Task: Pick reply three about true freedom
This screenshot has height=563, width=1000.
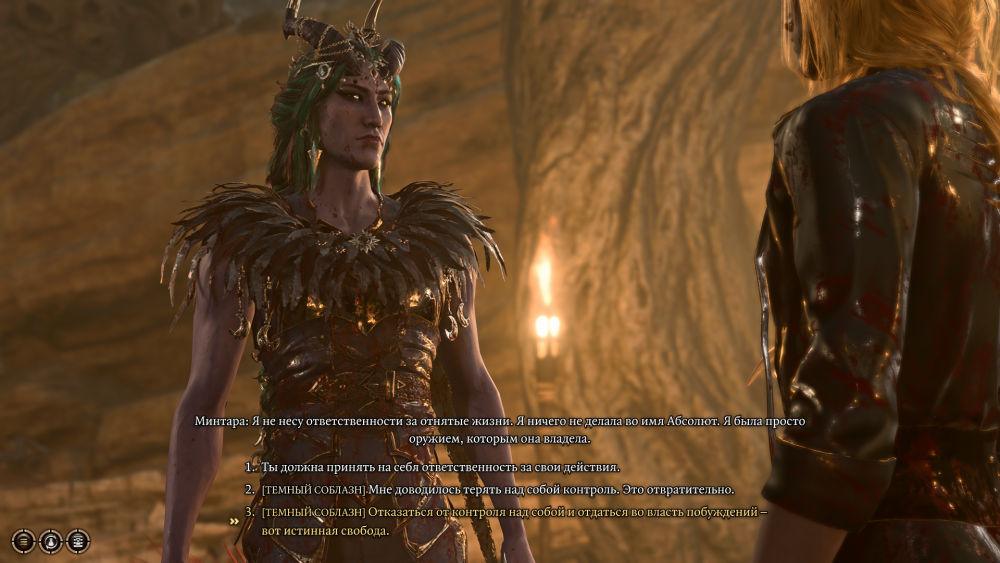Action: [x=513, y=512]
